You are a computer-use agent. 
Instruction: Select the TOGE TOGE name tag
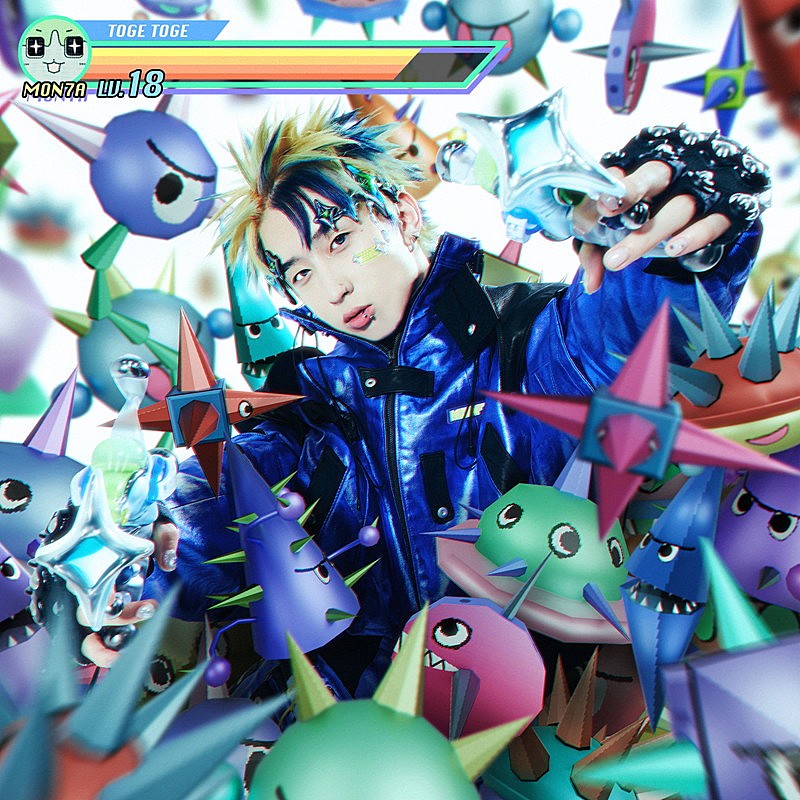click(150, 31)
